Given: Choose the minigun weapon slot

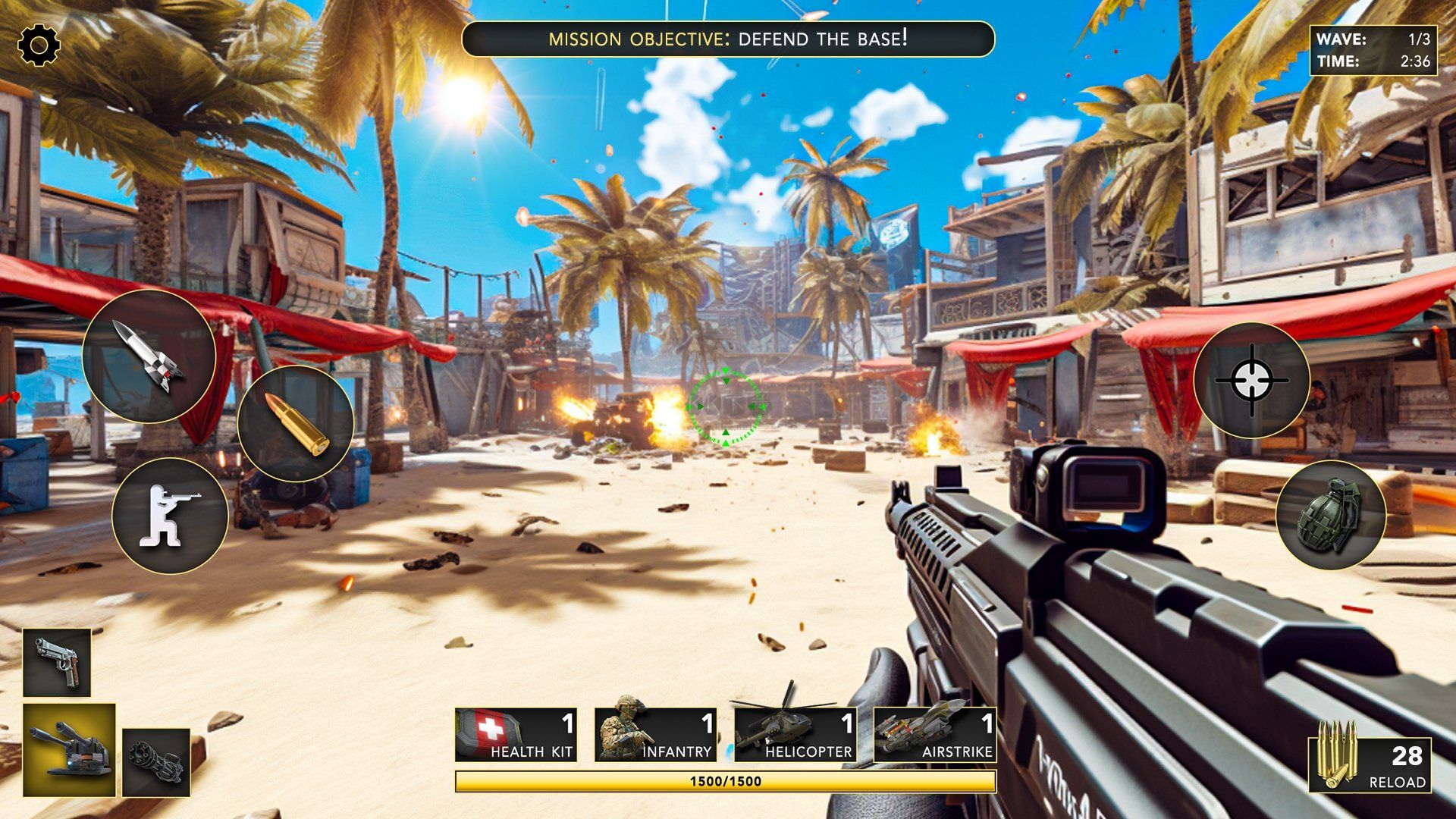Looking at the screenshot, I should (x=156, y=762).
